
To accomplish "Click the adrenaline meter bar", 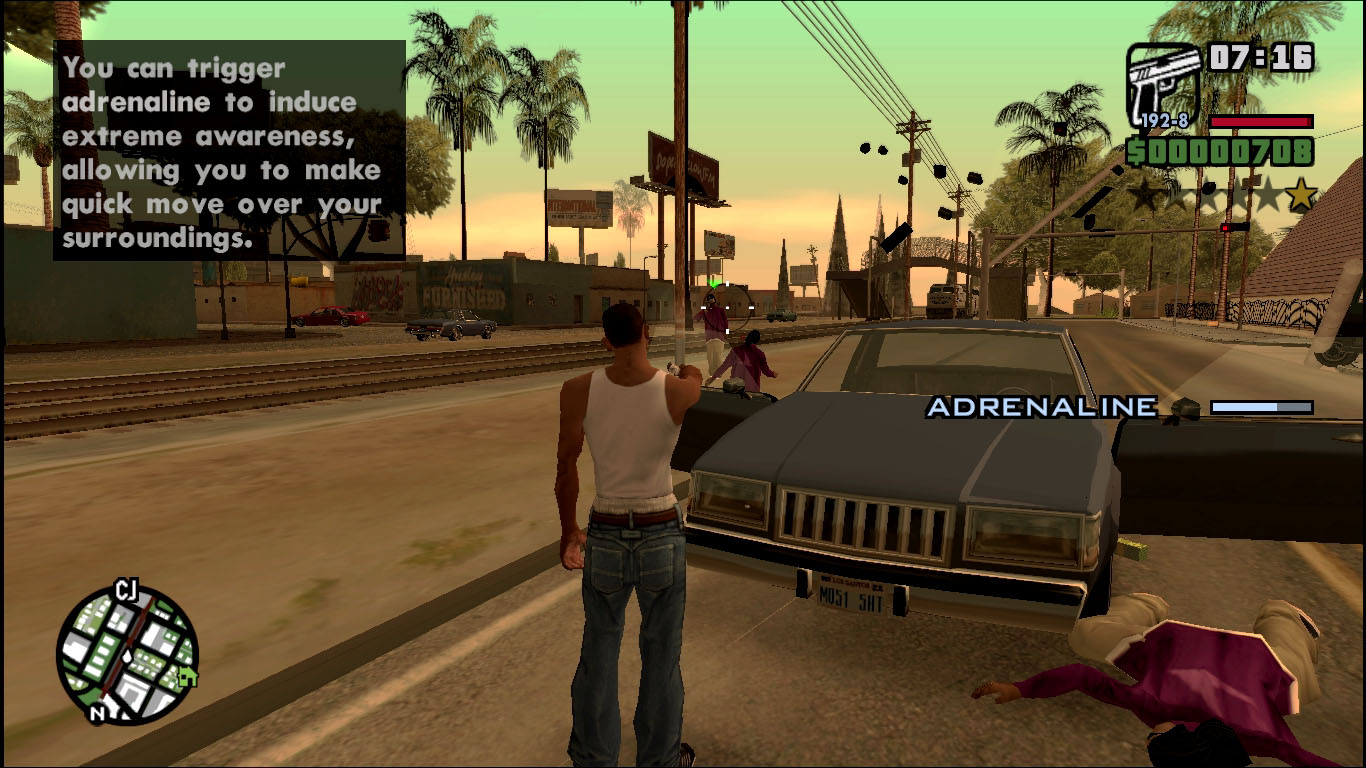I will pyautogui.click(x=1262, y=407).
